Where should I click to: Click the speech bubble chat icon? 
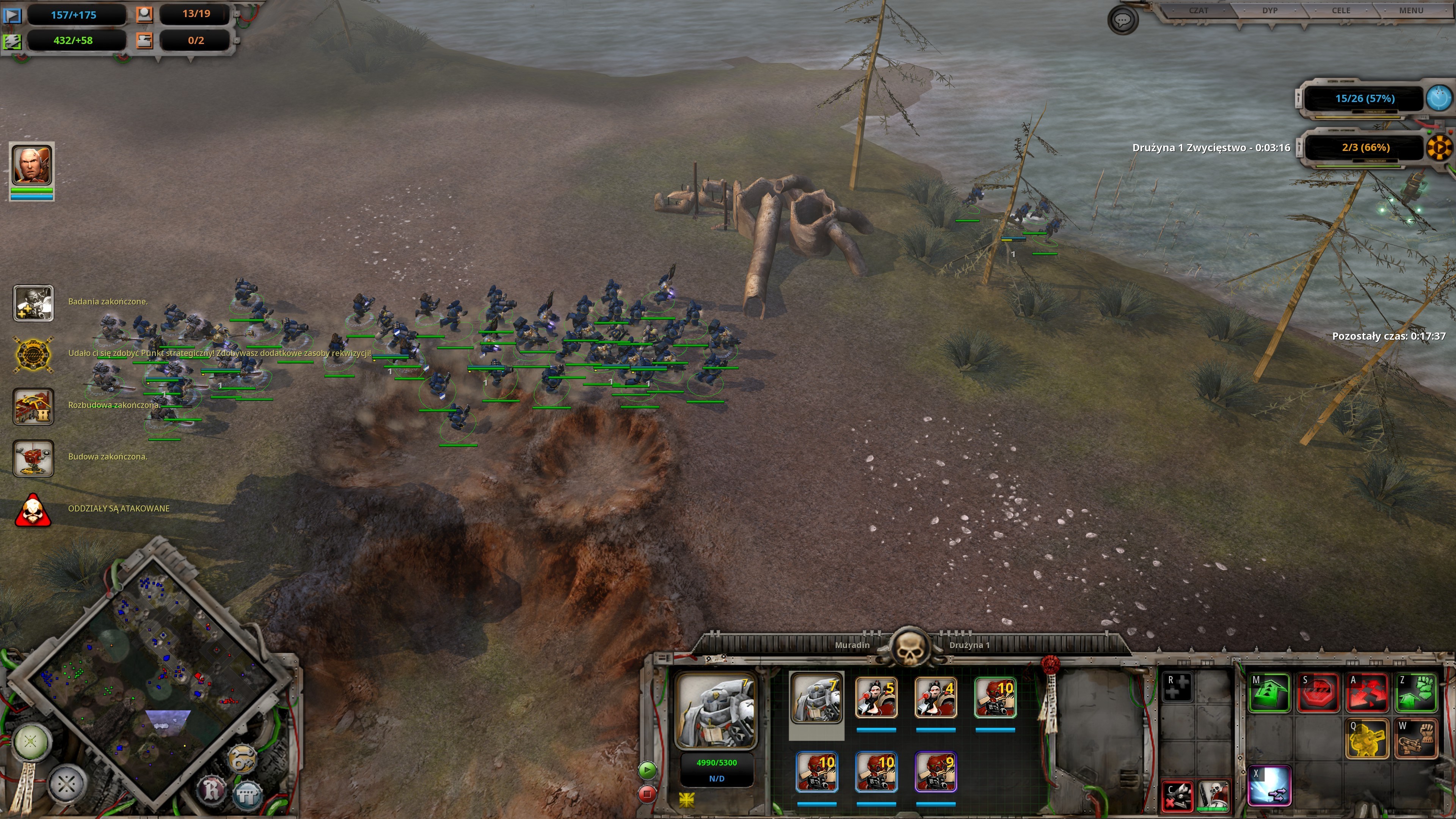click(1122, 21)
